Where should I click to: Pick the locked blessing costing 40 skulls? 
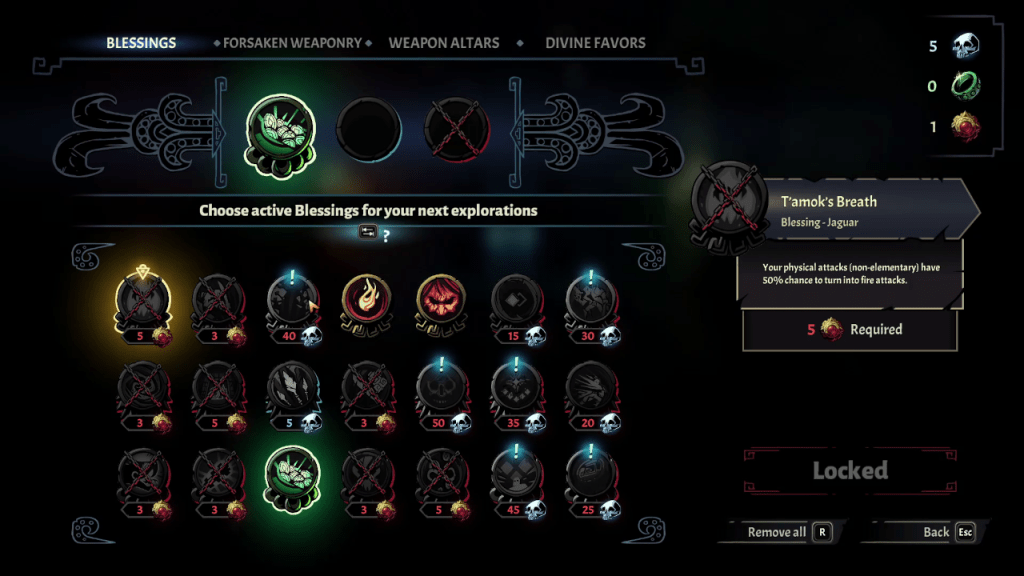tap(292, 300)
